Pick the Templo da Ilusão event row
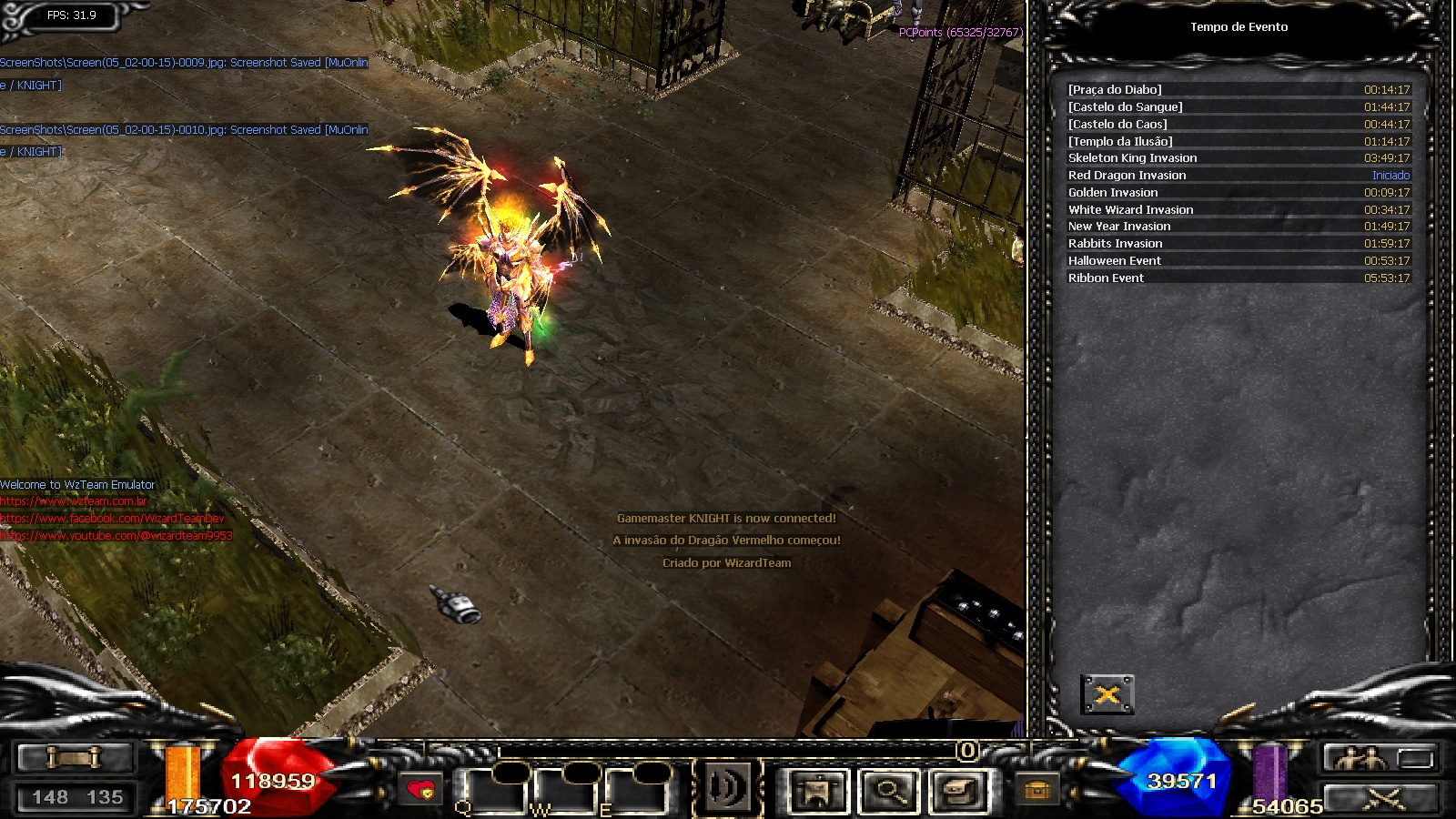Screen dimensions: 1456x819 click(x=1238, y=141)
